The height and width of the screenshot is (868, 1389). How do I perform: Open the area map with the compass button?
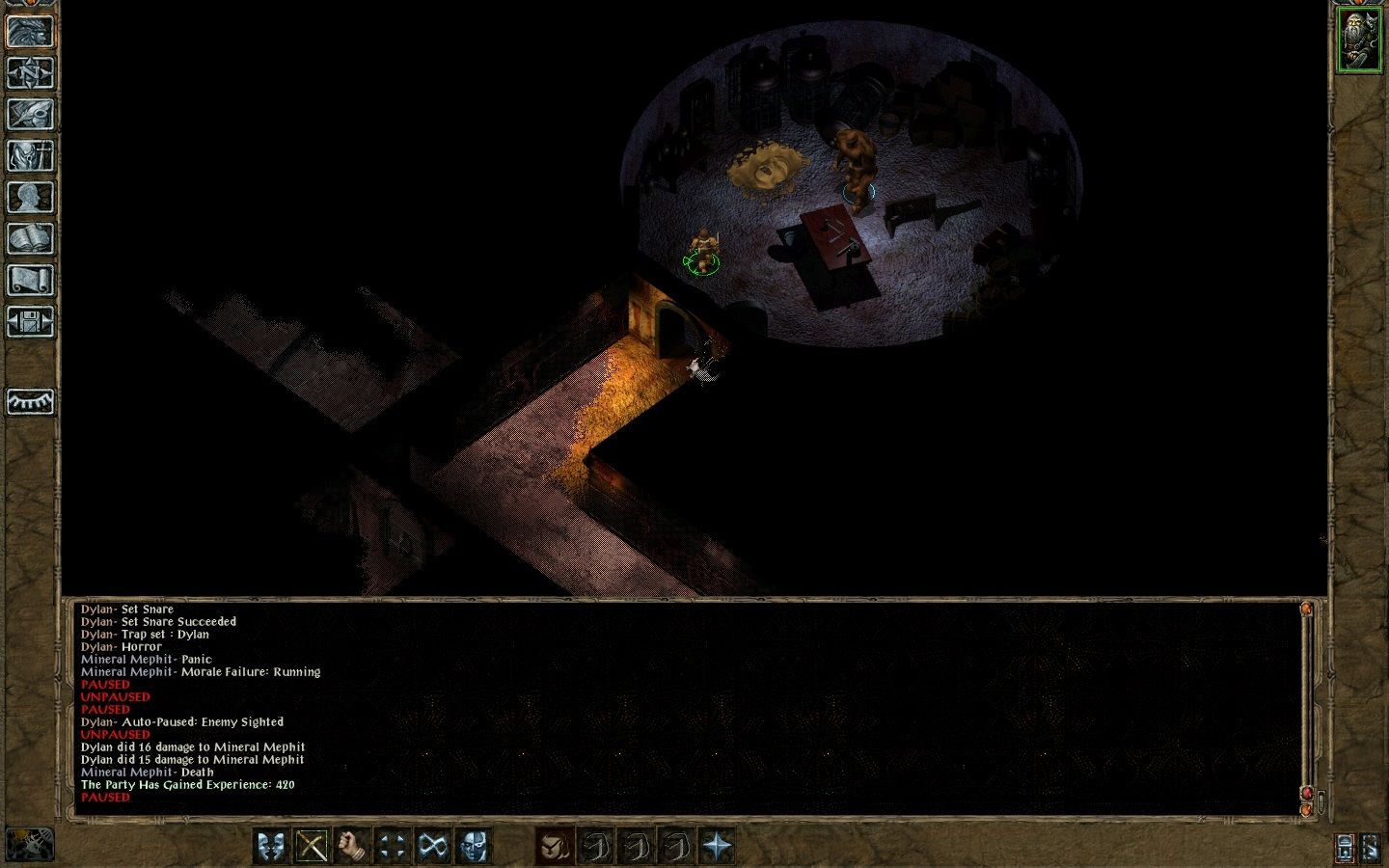[30, 72]
